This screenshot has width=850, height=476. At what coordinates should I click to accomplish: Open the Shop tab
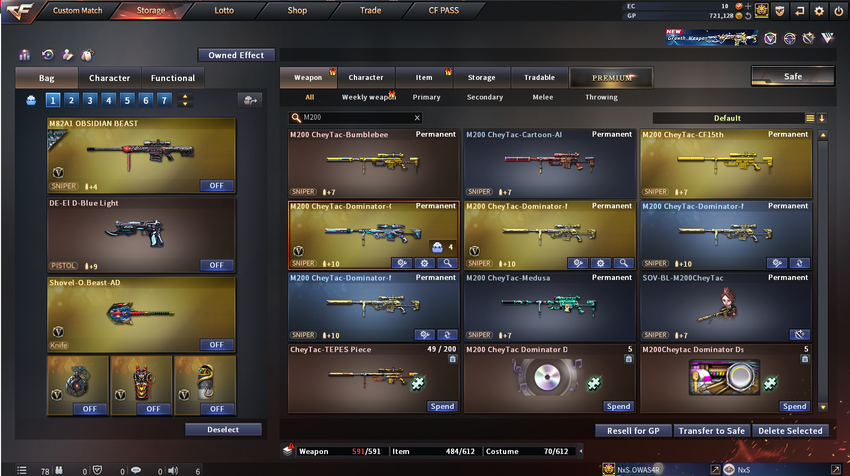click(x=297, y=10)
